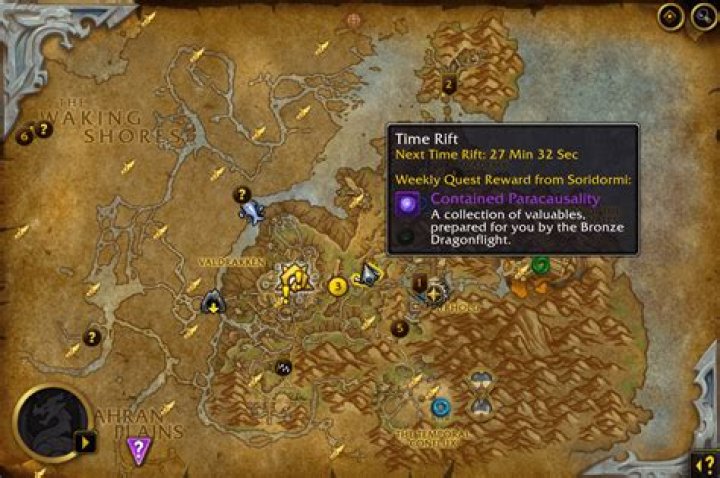Screen dimensions: 720x478
Task: Click the green swirl map marker
Action: click(540, 264)
